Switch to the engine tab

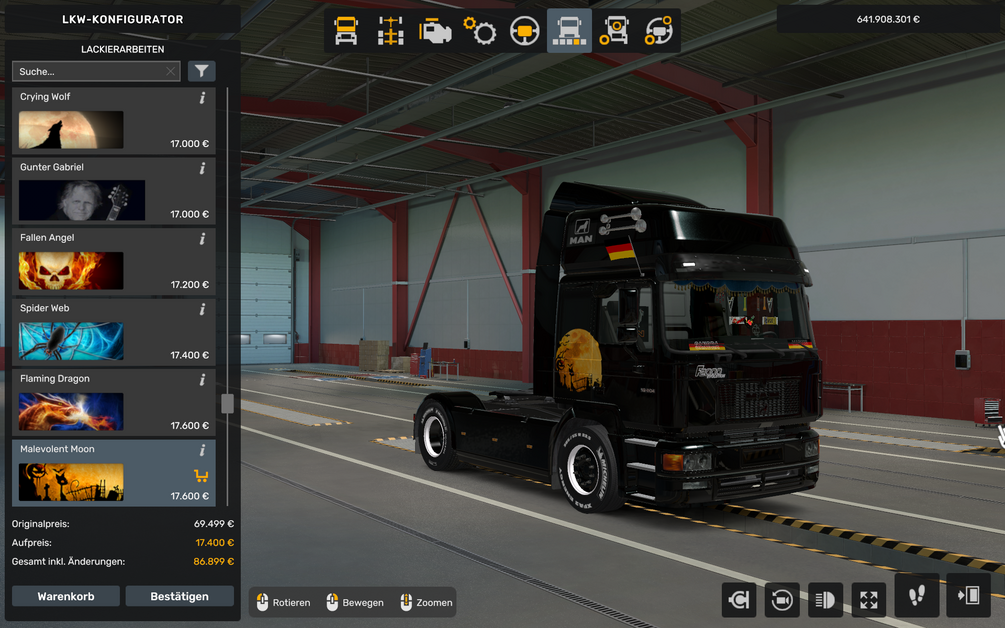pos(435,31)
